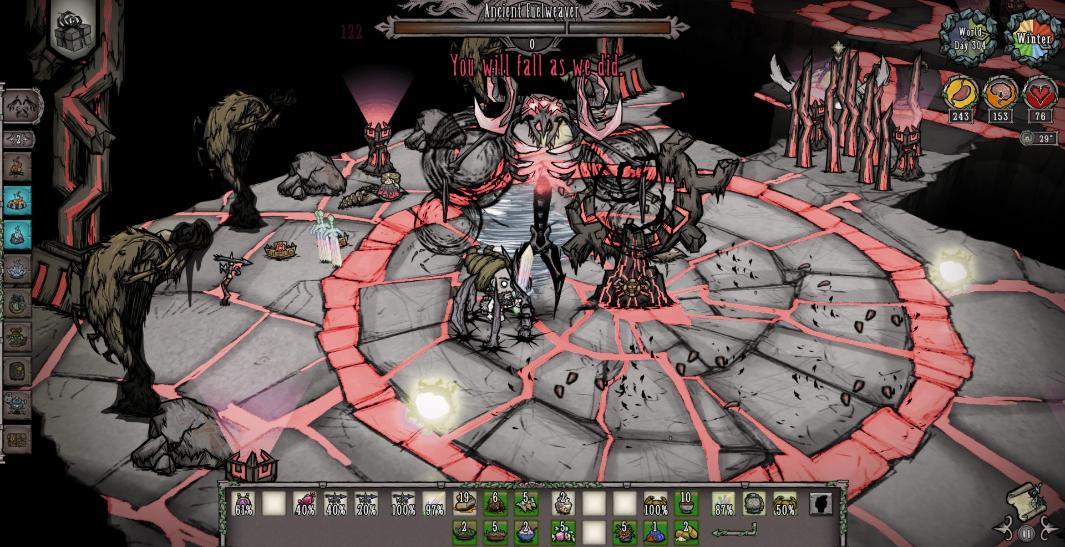Select the inventory item at 100% durability
Screen dimensions: 1065x547
point(655,503)
